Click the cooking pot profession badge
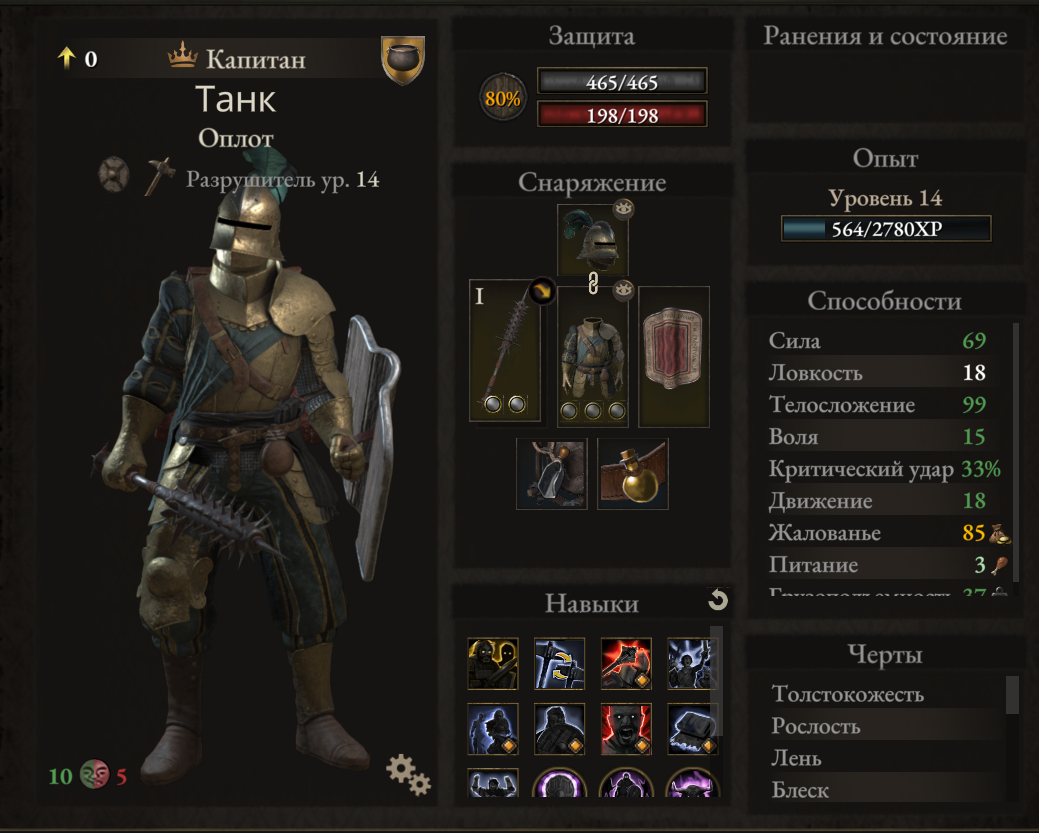Viewport: 1039px width, 833px height. [403, 60]
